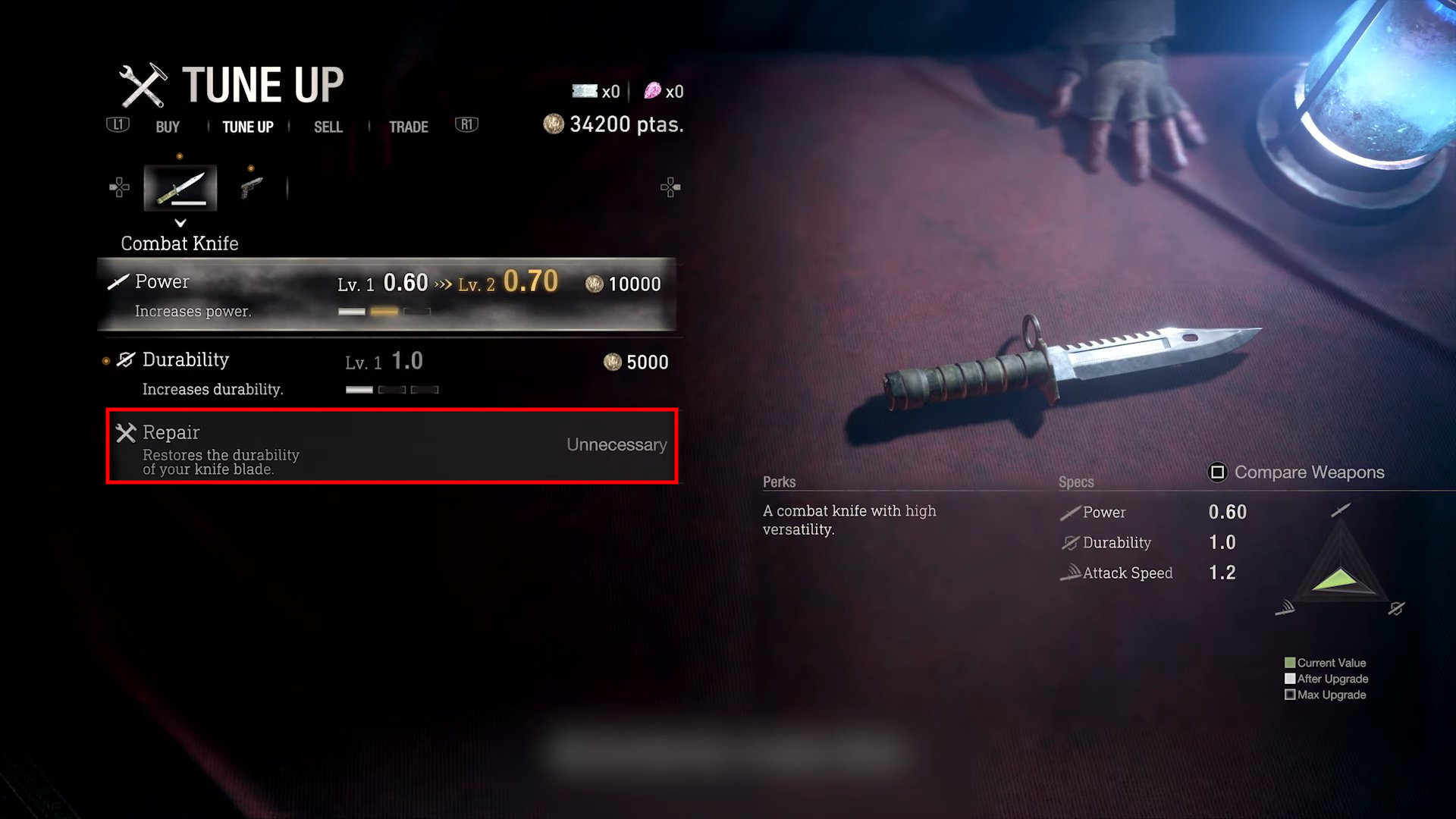This screenshot has width=1456, height=819.
Task: Open the TRADE menu
Action: (x=408, y=127)
